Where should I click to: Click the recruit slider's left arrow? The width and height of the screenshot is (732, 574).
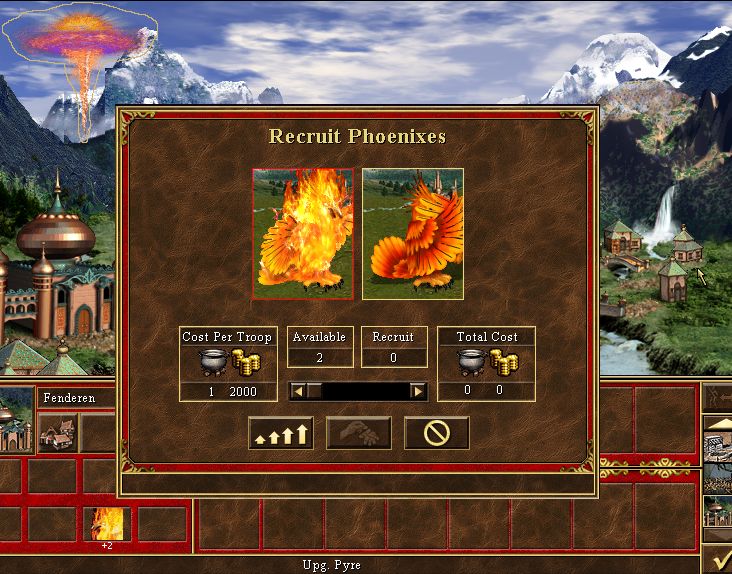click(297, 391)
